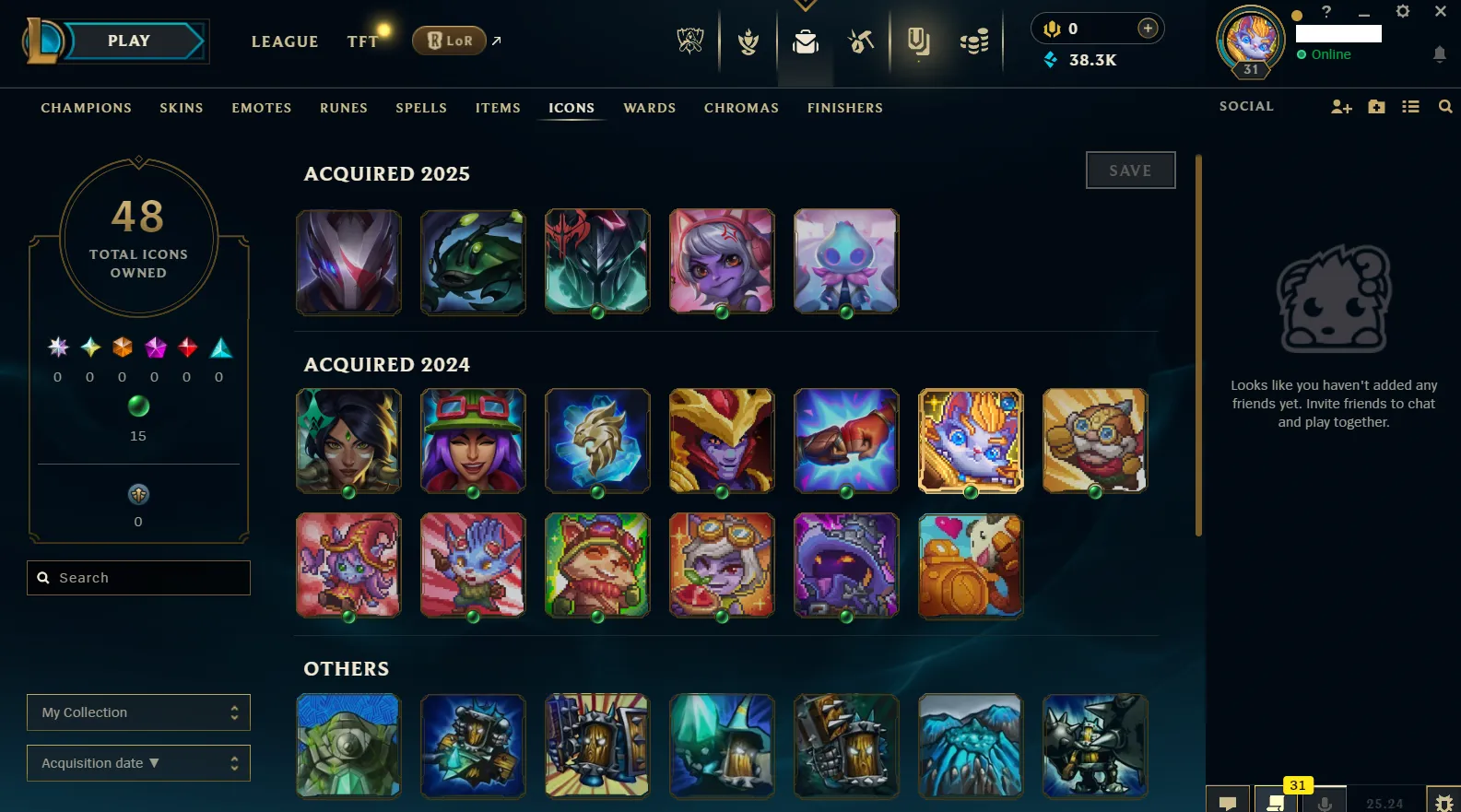
Task: Open settings with the gear icon
Action: pos(1403,11)
